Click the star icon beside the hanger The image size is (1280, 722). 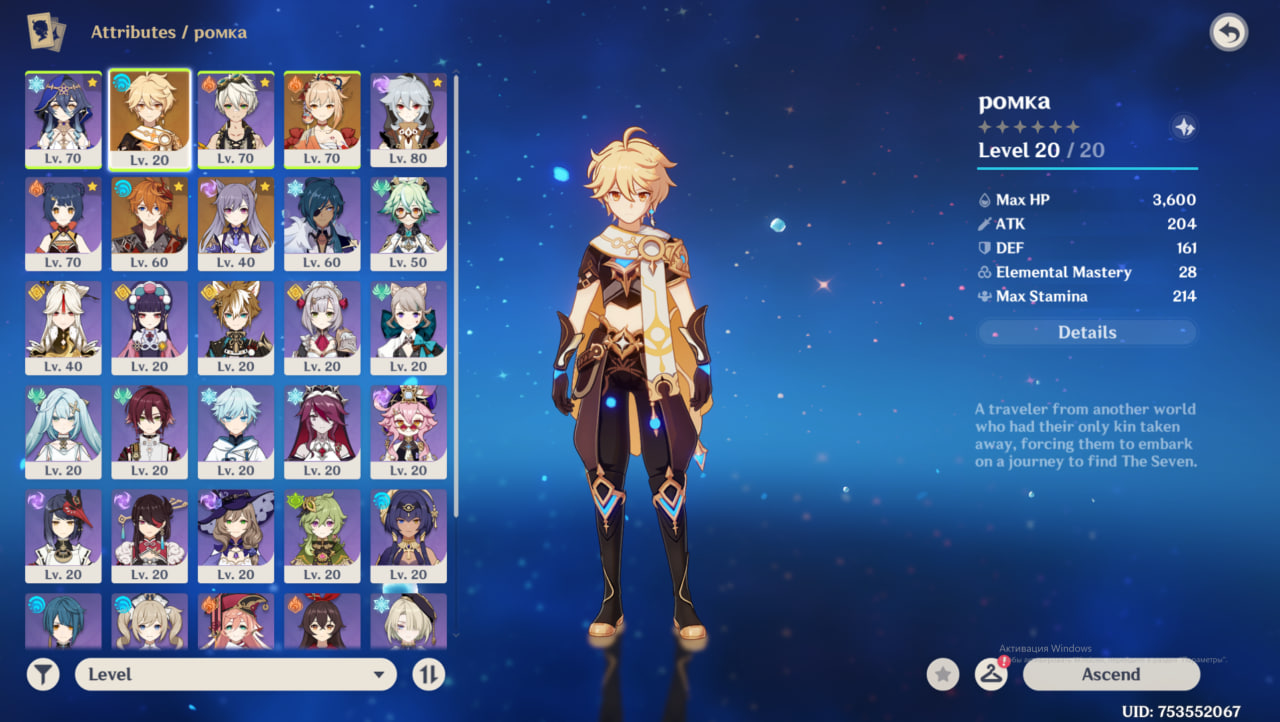(942, 675)
